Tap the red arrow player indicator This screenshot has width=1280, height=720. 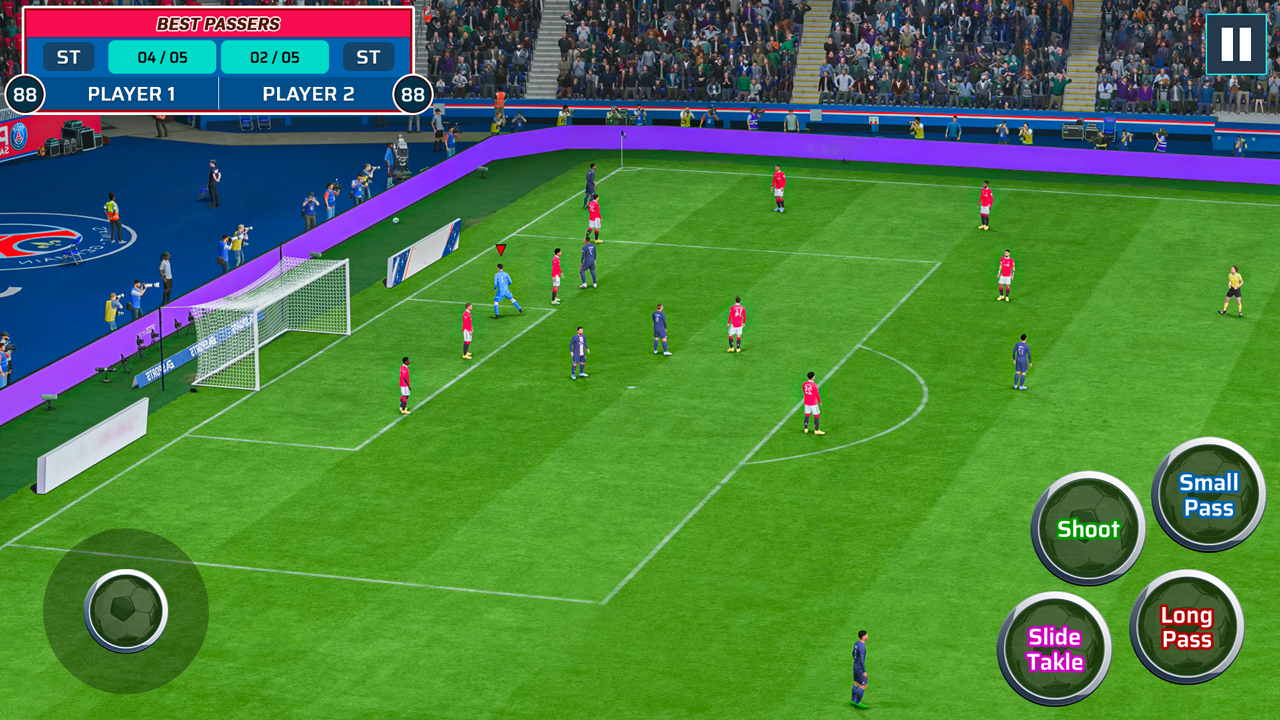point(499,250)
